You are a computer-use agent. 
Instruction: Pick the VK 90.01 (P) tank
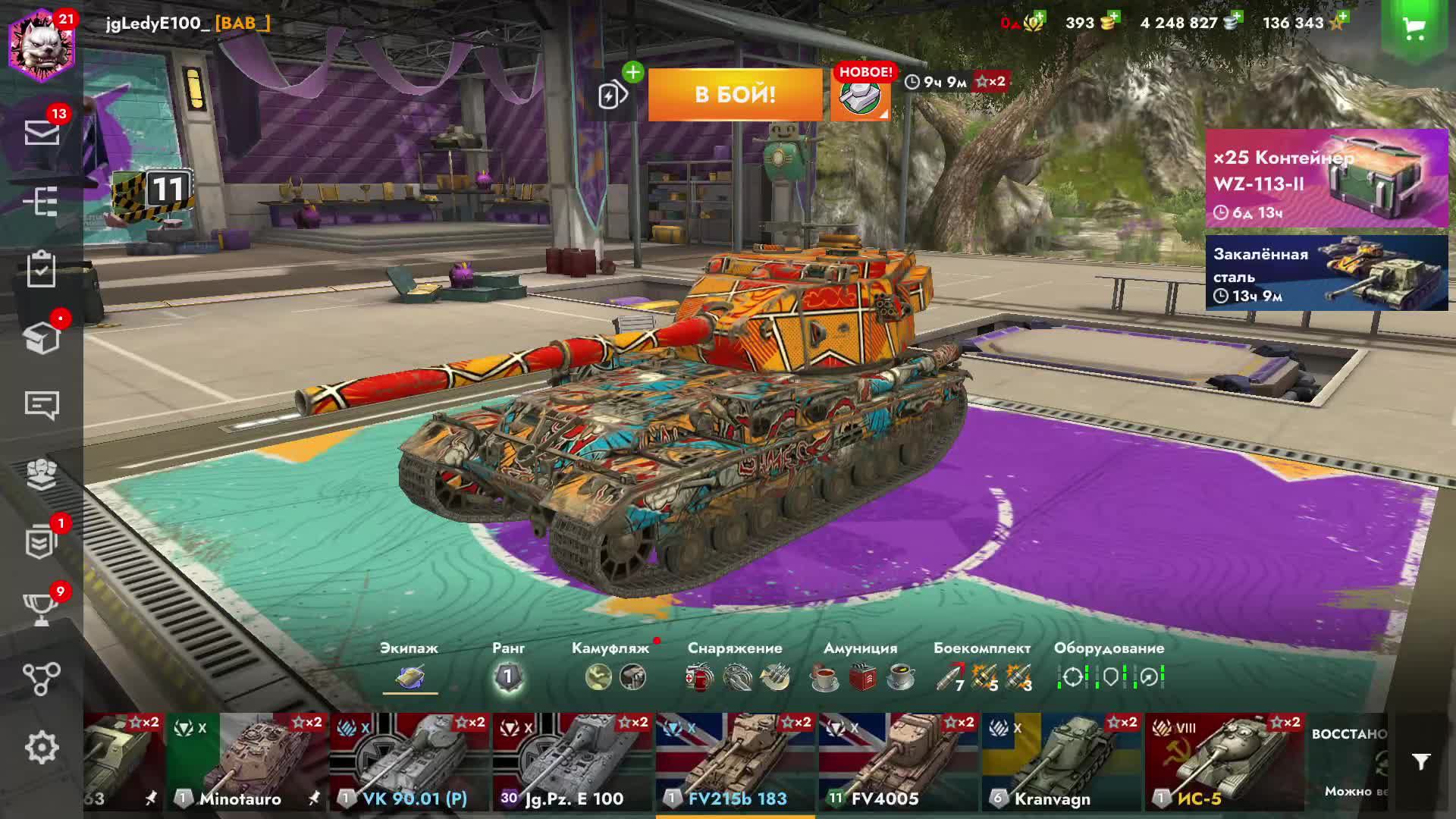[x=409, y=762]
